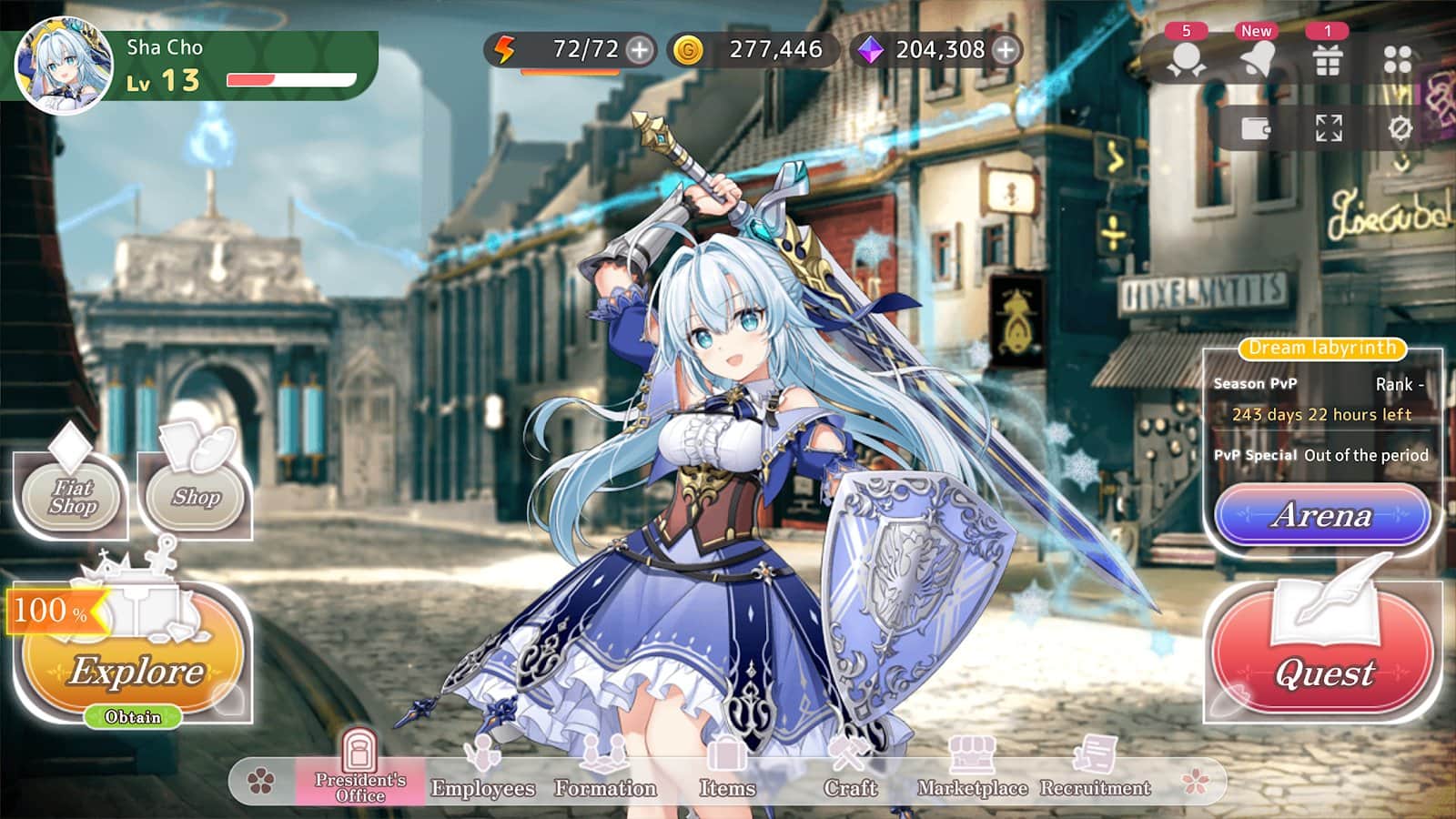Open game settings gear icon
This screenshot has width=1456, height=819.
1402,130
